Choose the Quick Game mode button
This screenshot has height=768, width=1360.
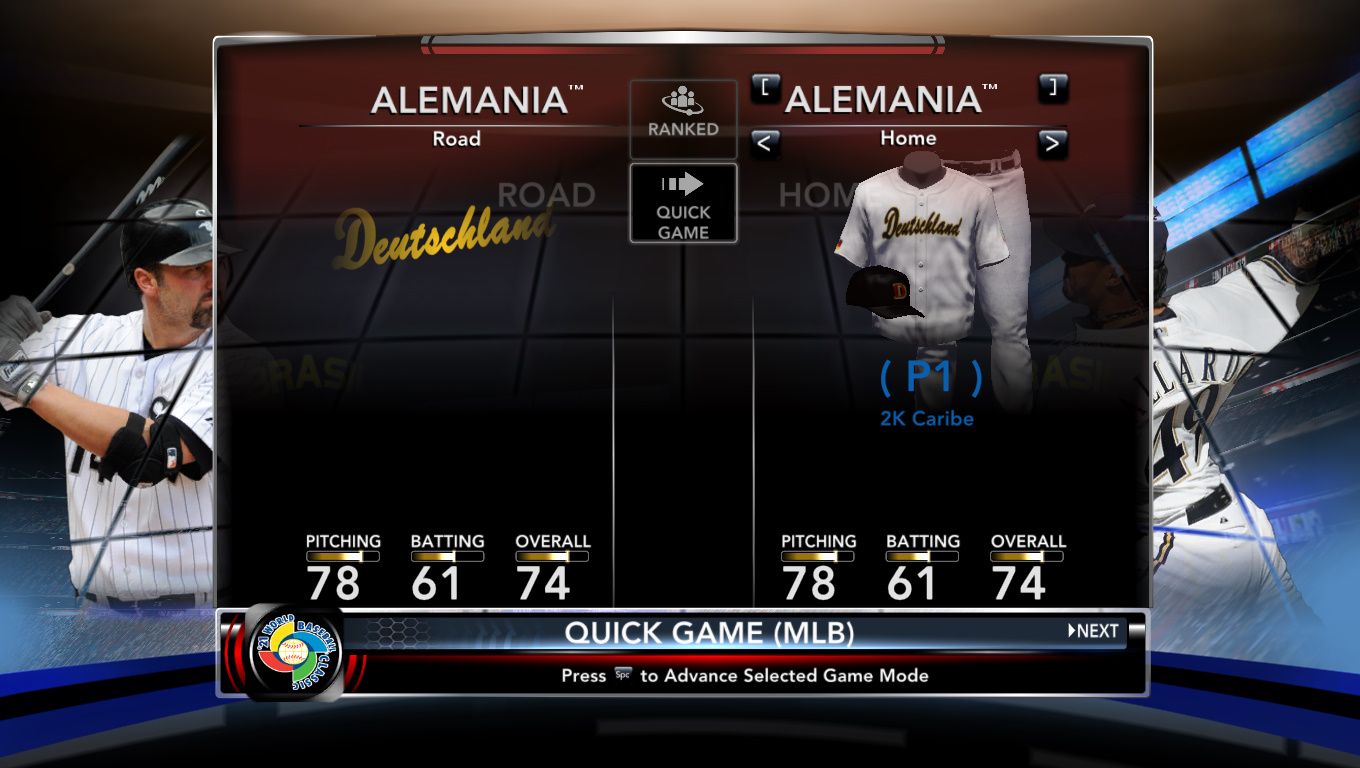(683, 204)
